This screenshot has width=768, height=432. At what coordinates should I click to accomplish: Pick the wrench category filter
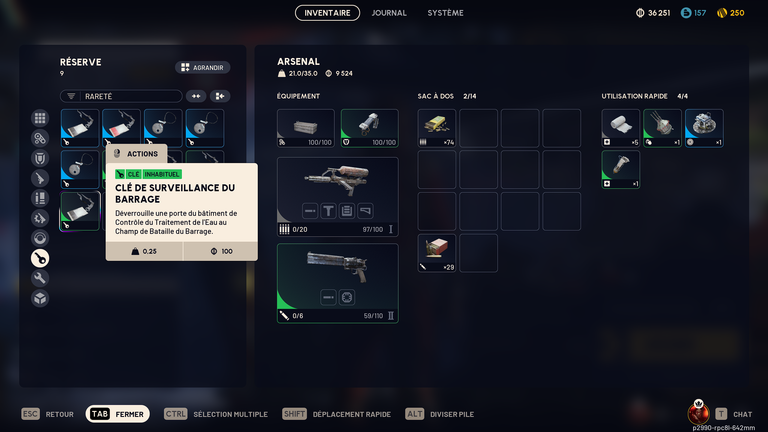pos(40,278)
